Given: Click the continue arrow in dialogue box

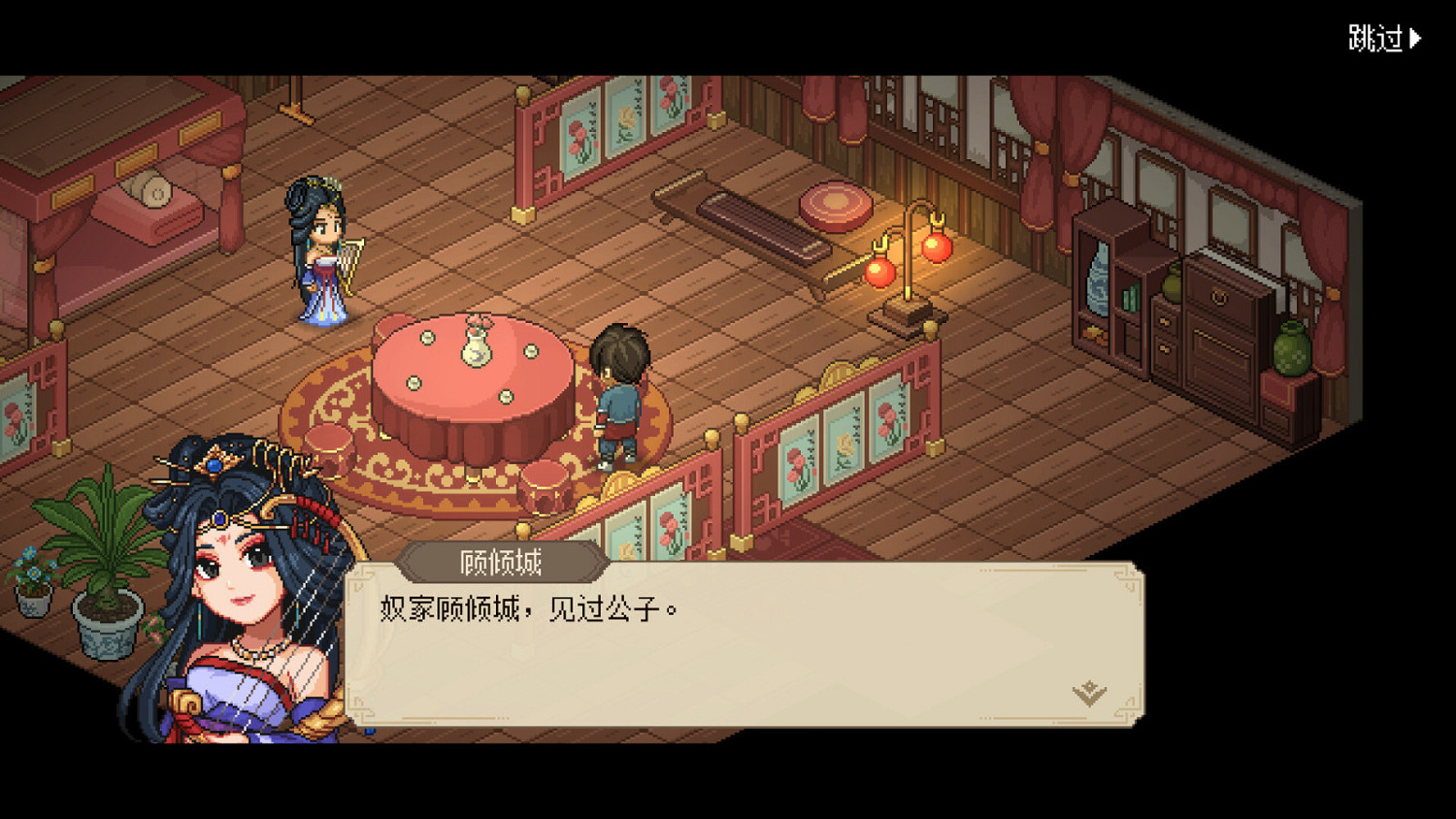Looking at the screenshot, I should click(x=1091, y=691).
